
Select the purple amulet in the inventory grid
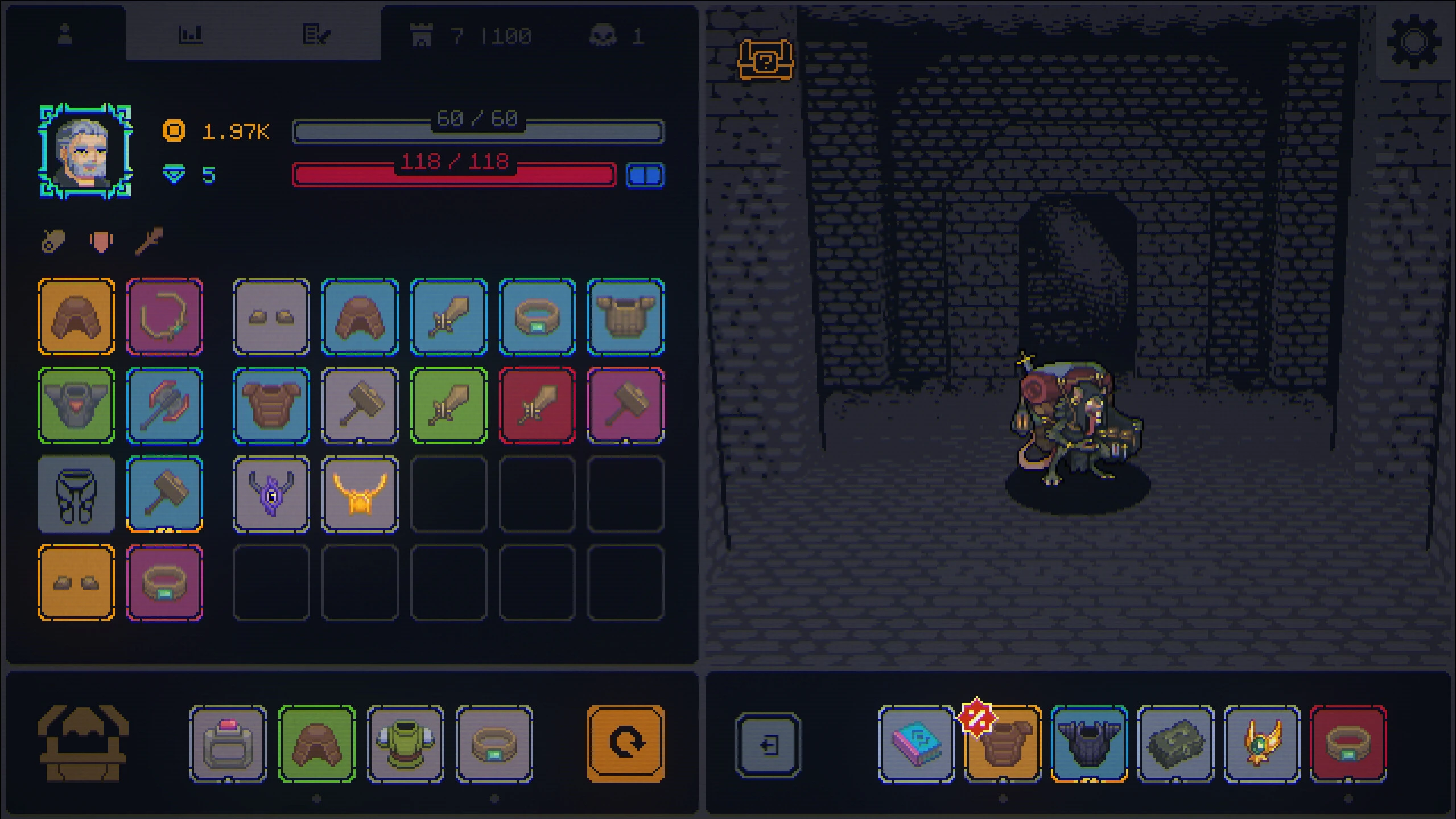[271, 494]
